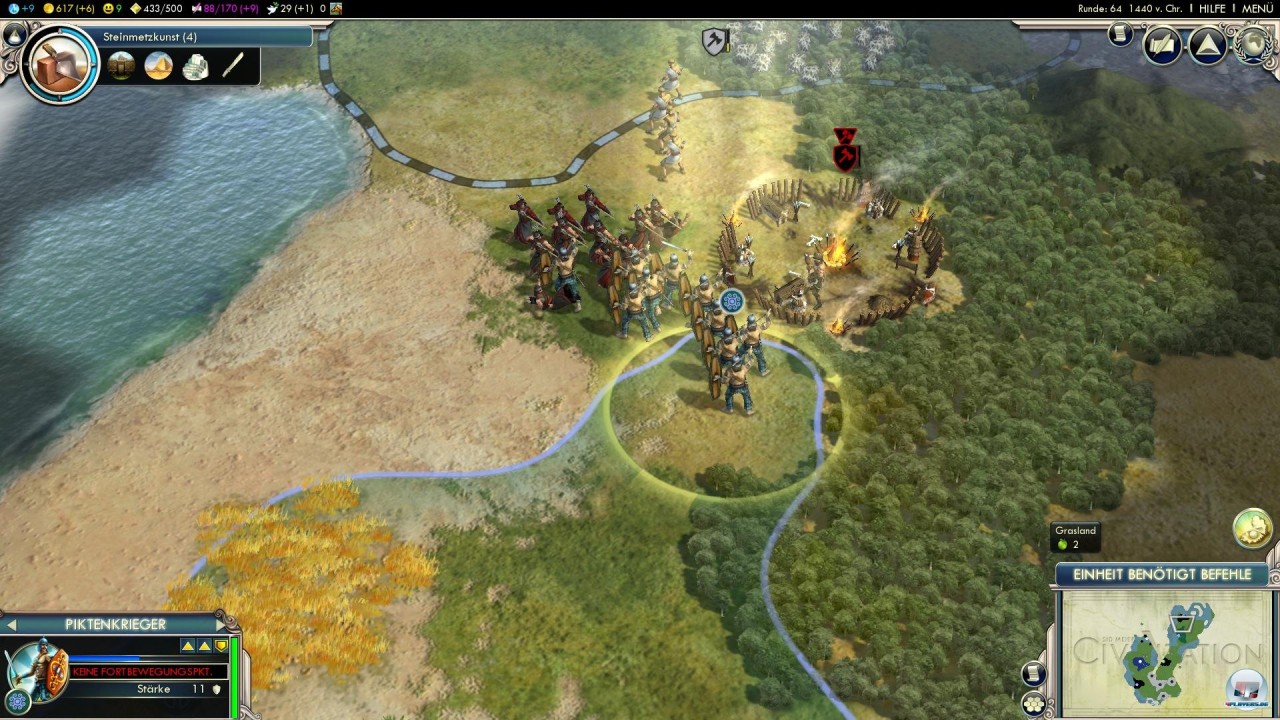Click the gold coin treasury icon
1280x720 pixels.
tap(49, 8)
